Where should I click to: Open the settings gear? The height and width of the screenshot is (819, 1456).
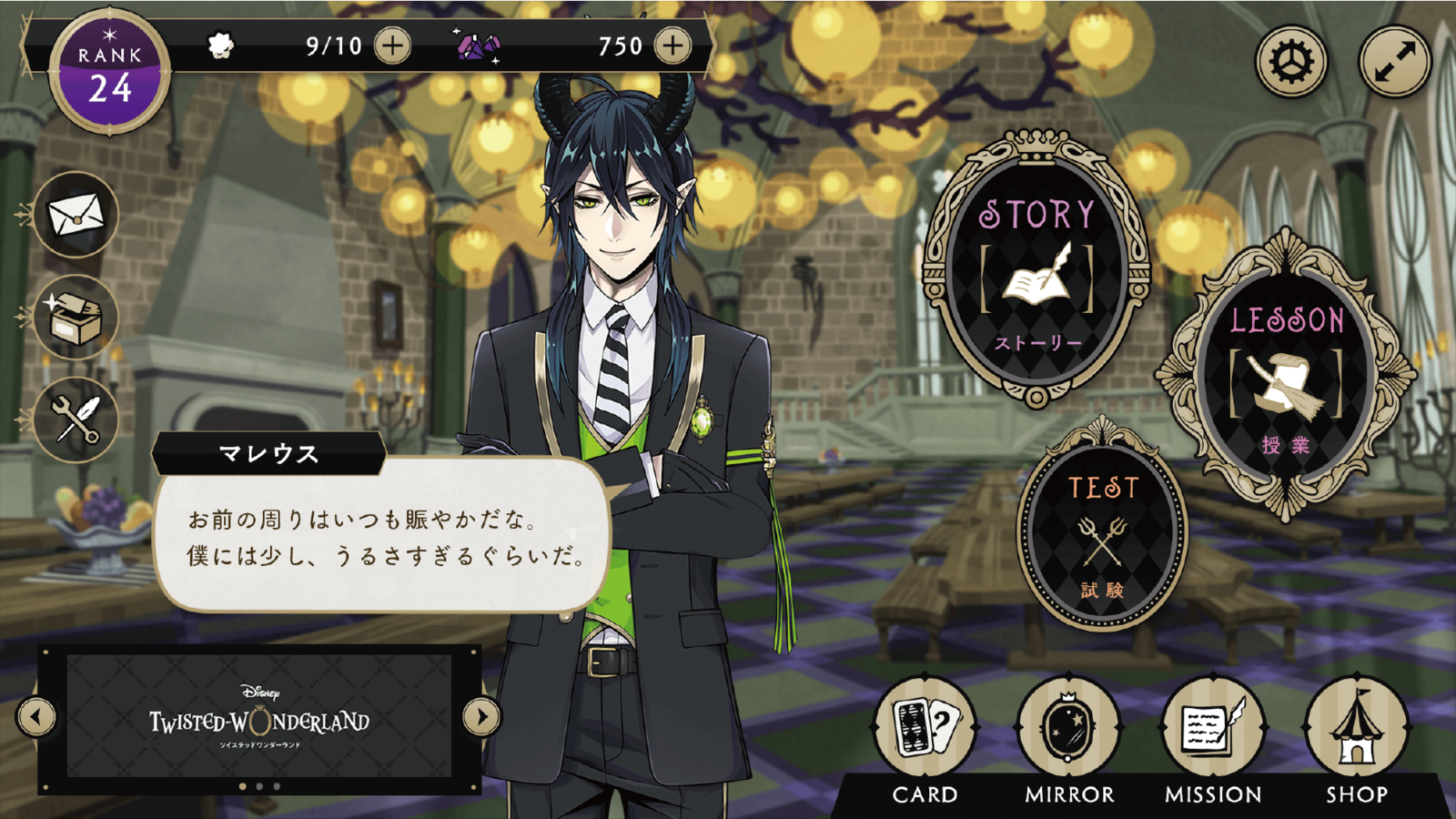click(1292, 62)
